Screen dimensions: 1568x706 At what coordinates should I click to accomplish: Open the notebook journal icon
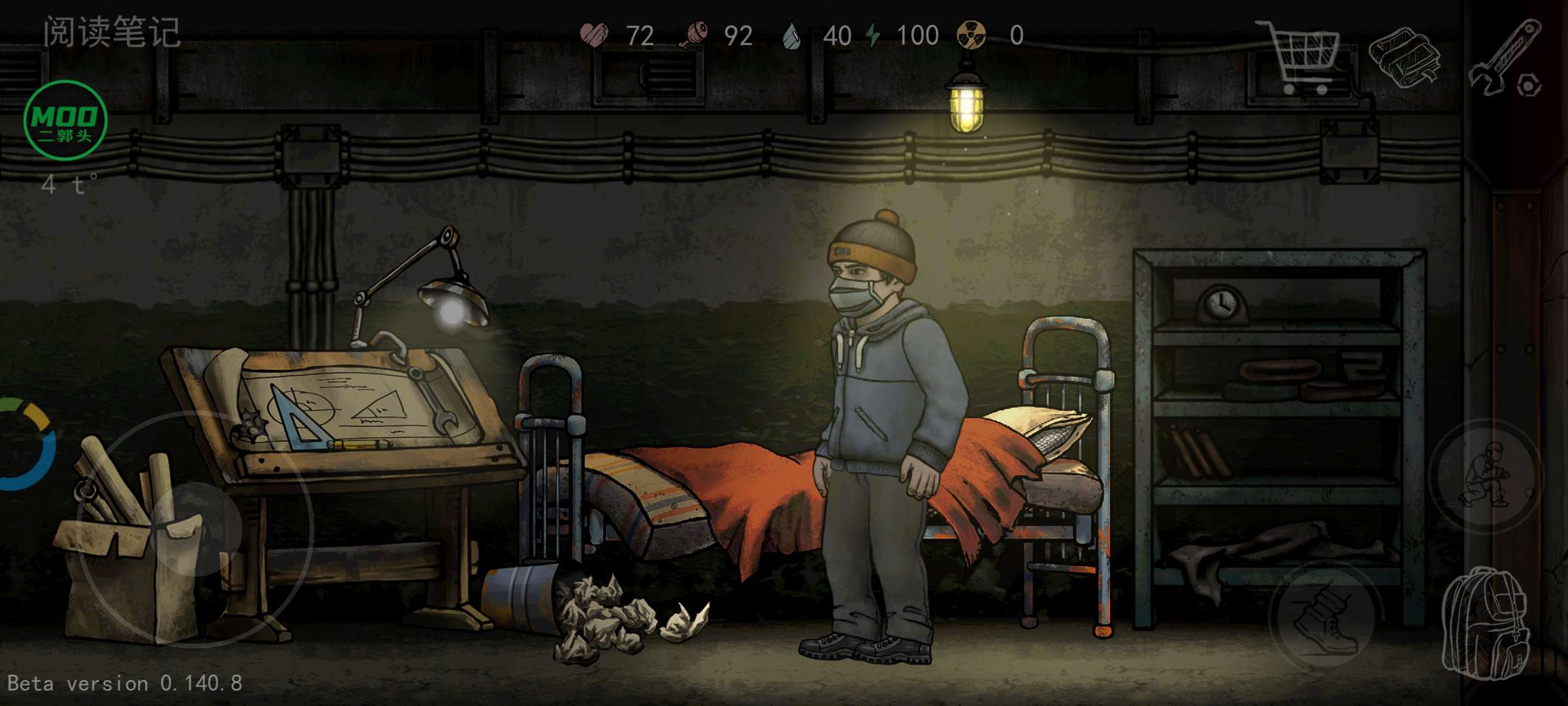click(x=1403, y=58)
